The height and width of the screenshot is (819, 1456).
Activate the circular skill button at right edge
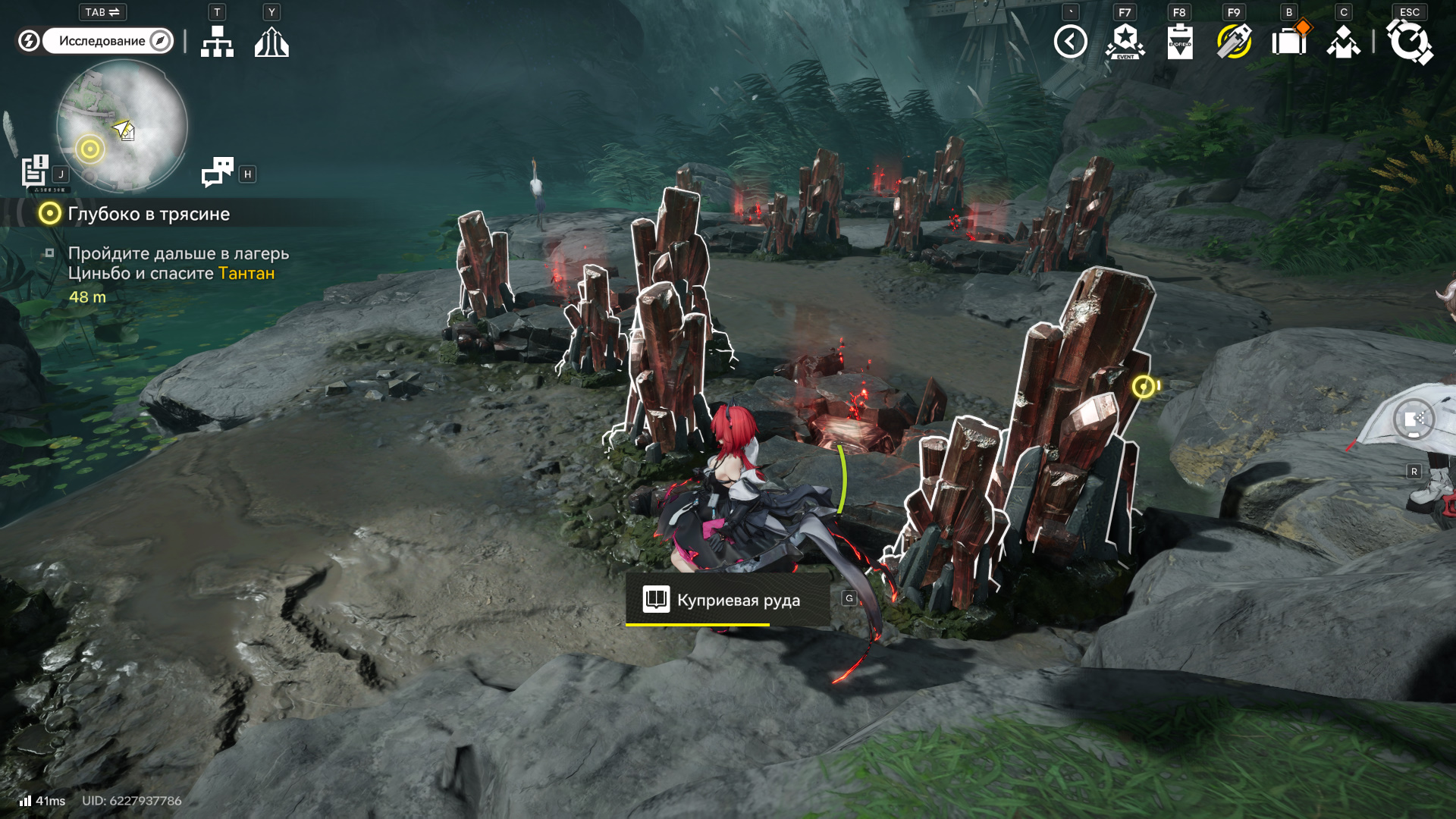tap(1414, 419)
